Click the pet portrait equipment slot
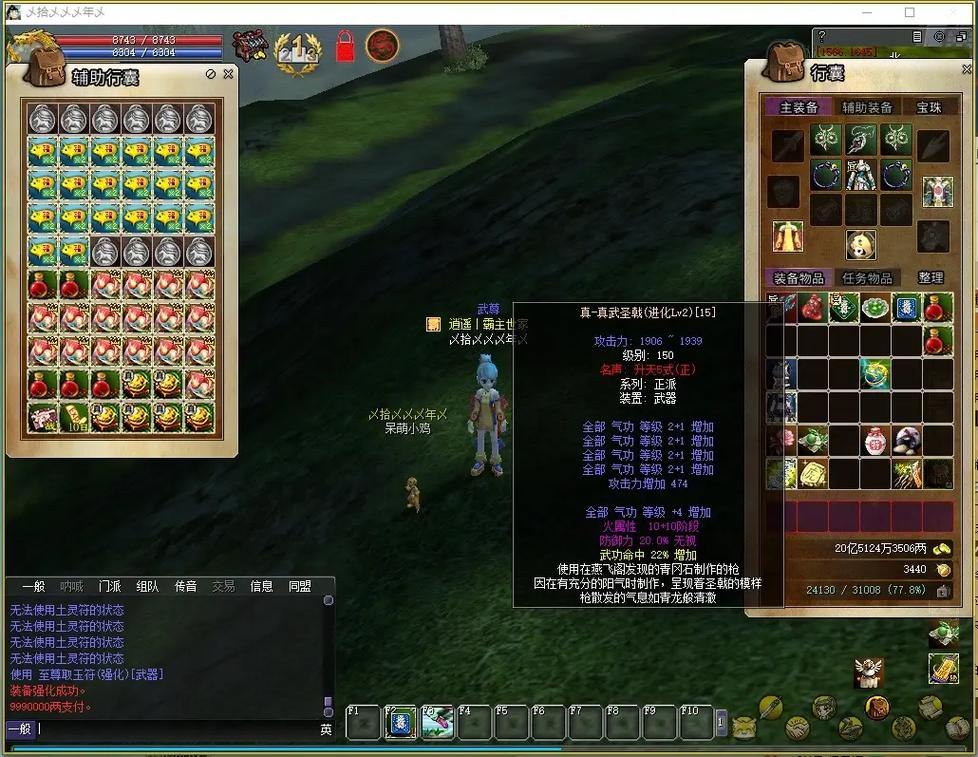Viewport: 978px width, 757px height. [x=861, y=243]
